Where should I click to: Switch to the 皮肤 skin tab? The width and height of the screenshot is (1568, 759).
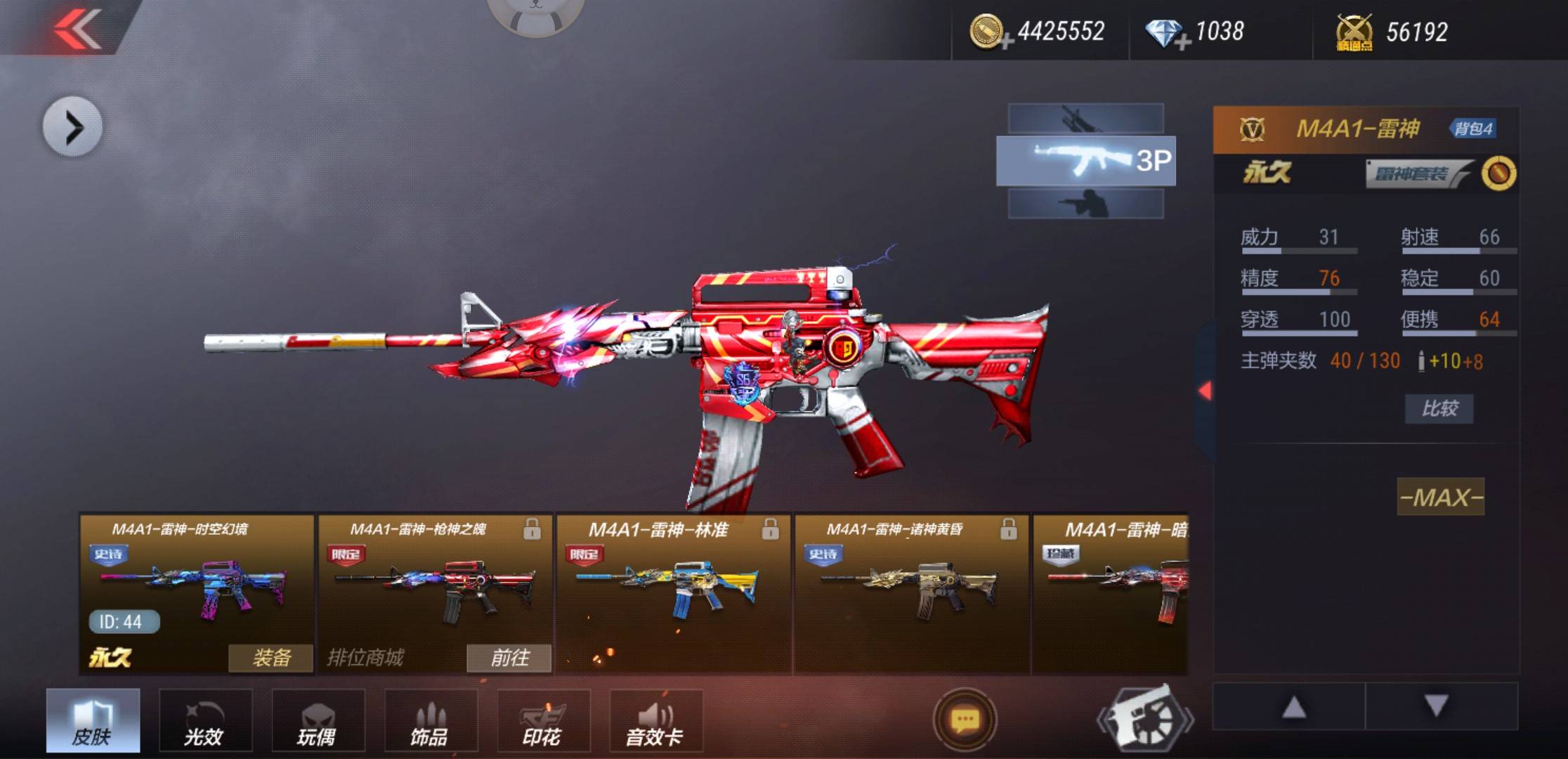(93, 721)
